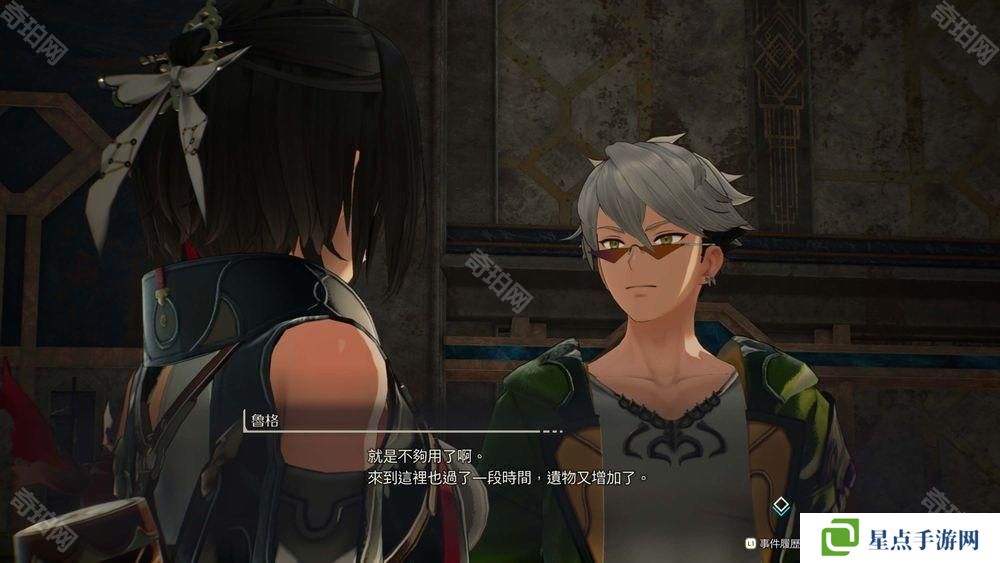
Task: Click the diamond dialogue advance indicator
Action: 781,506
